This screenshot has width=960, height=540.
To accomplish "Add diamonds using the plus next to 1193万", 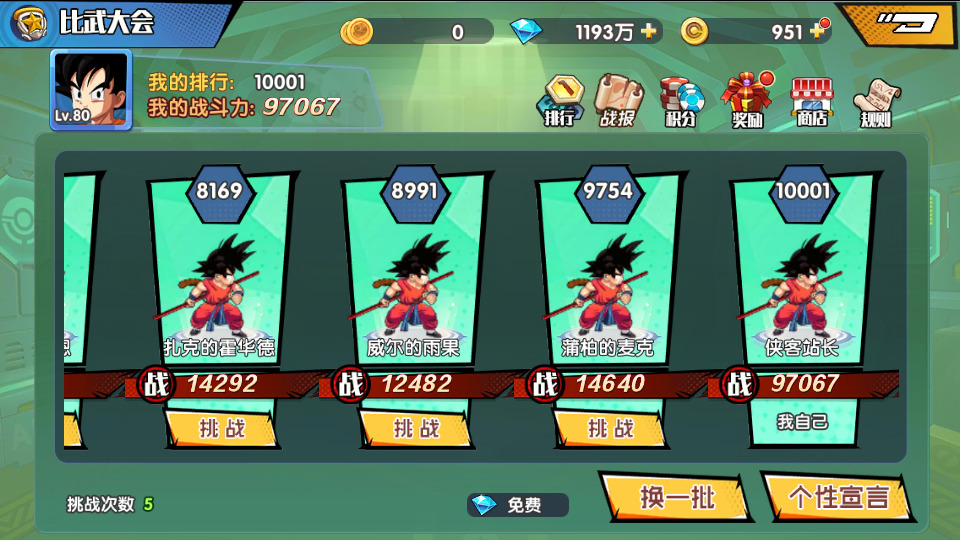I will pos(650,31).
